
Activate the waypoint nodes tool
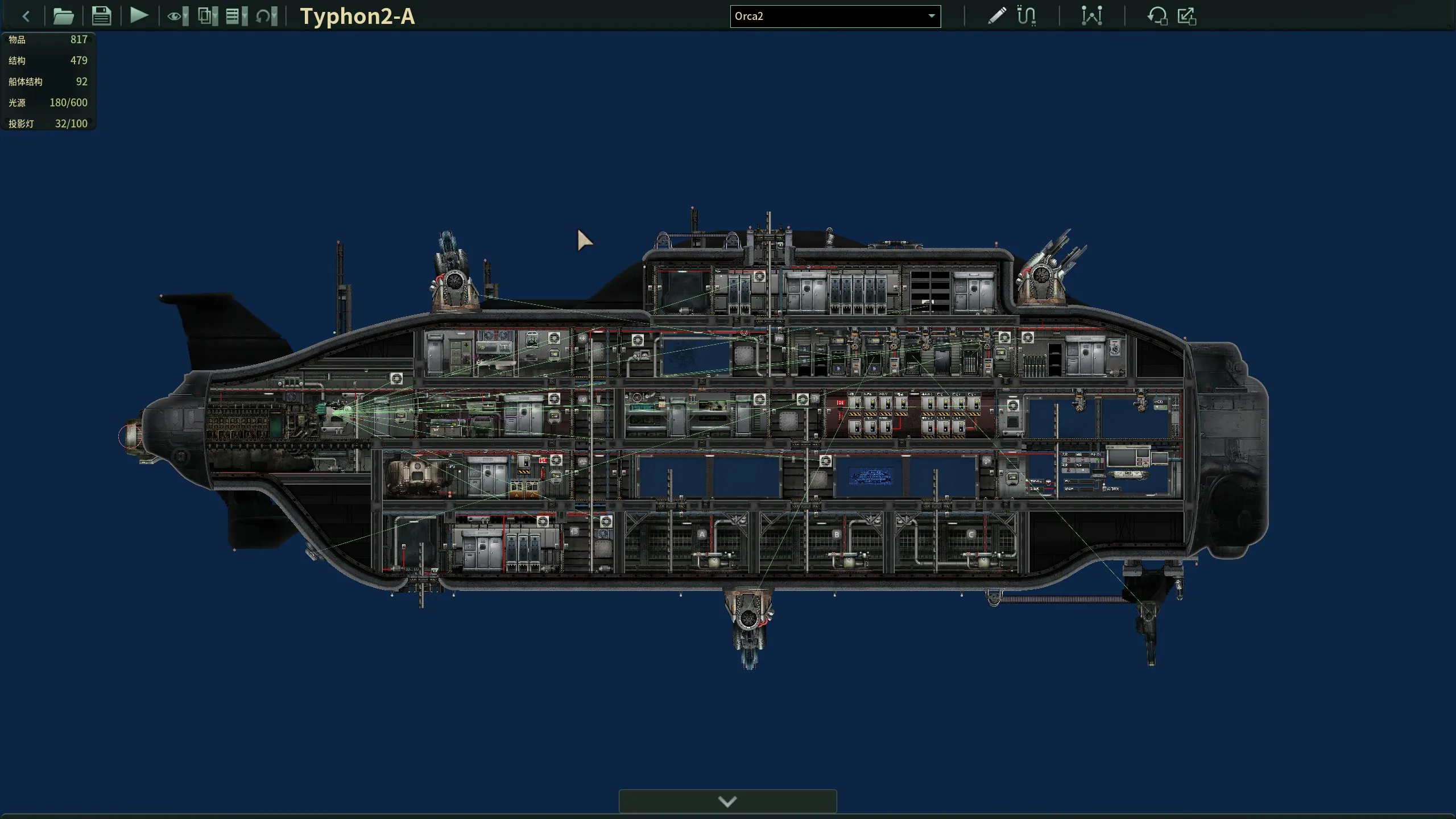pyautogui.click(x=1091, y=16)
